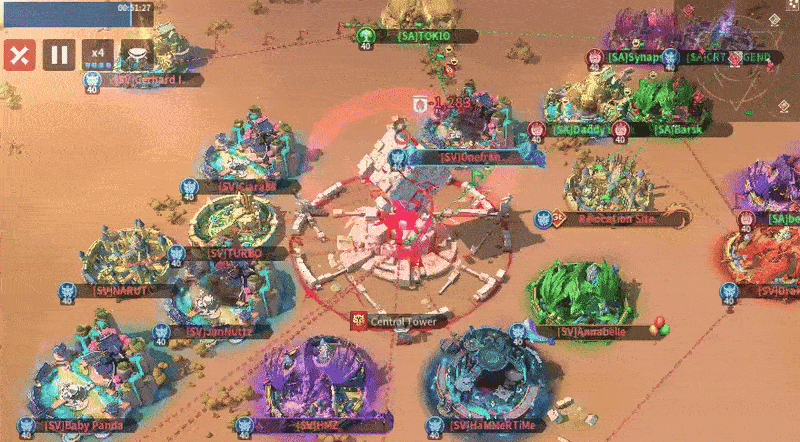The image size is (800, 442).
Task: Close the battle replay with the red X
Action: click(x=19, y=54)
